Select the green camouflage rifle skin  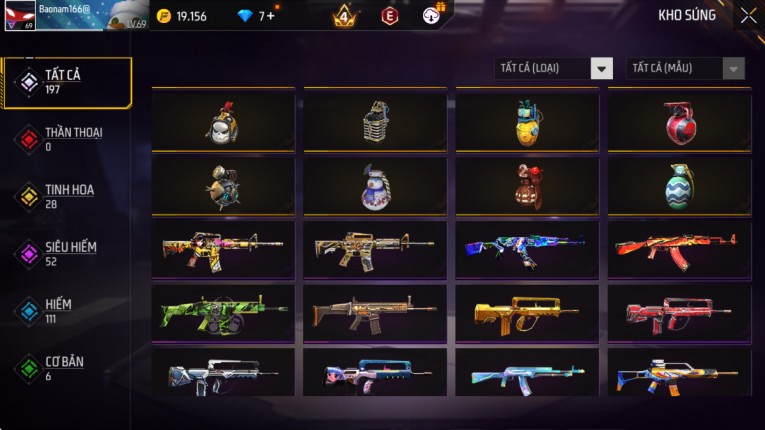223,313
